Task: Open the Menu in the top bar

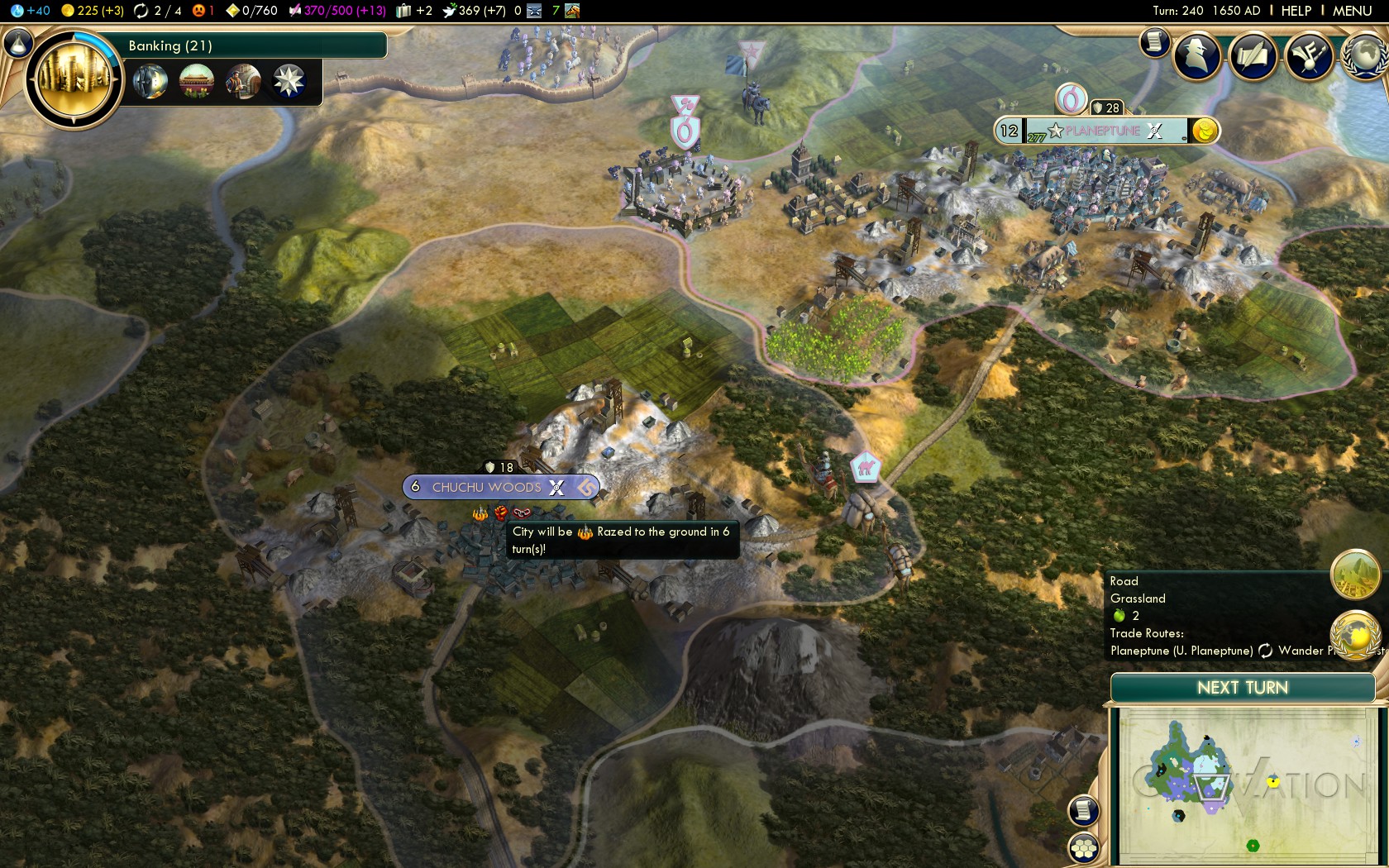Action: click(1352, 11)
